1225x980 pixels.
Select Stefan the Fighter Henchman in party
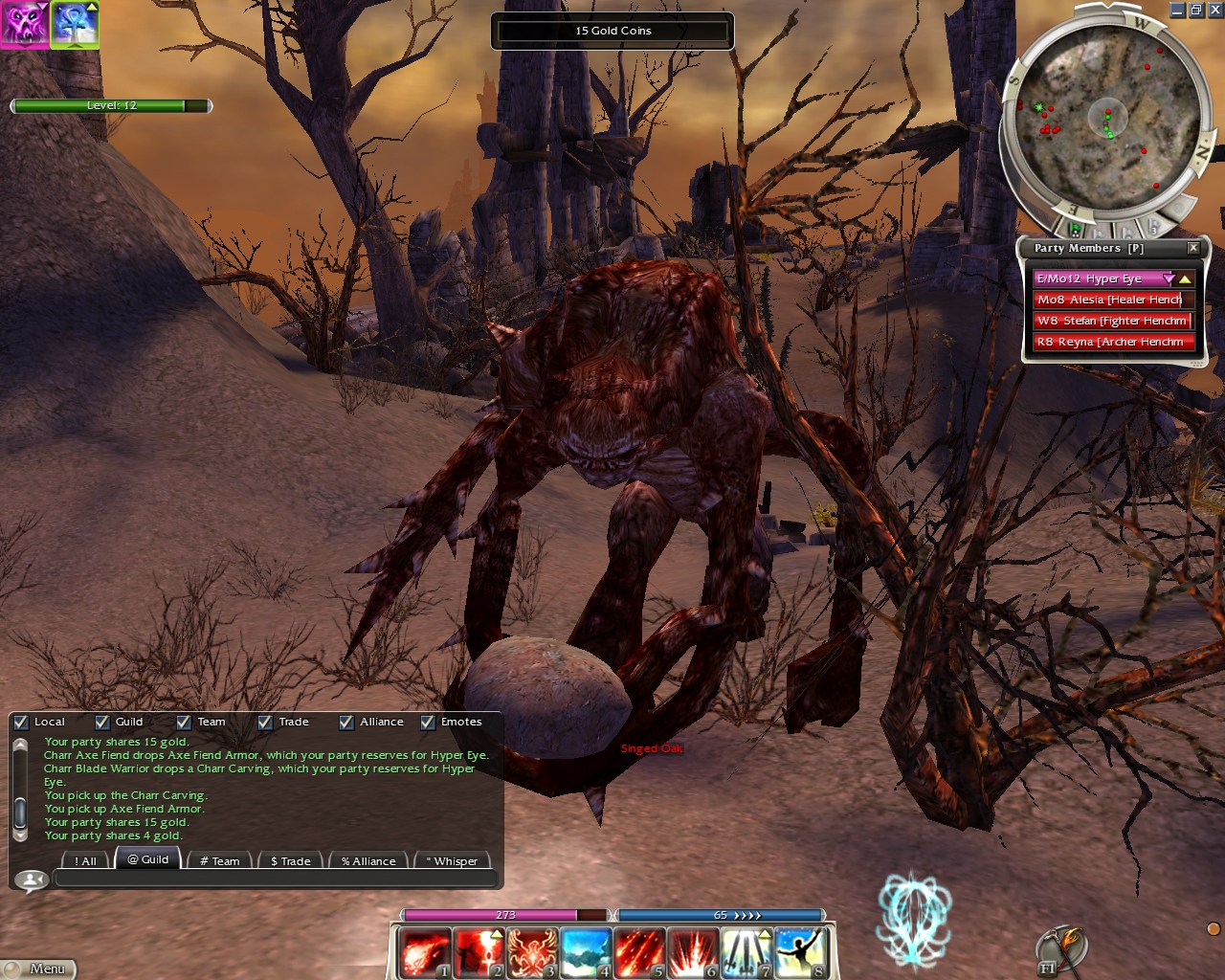pyautogui.click(x=1112, y=321)
